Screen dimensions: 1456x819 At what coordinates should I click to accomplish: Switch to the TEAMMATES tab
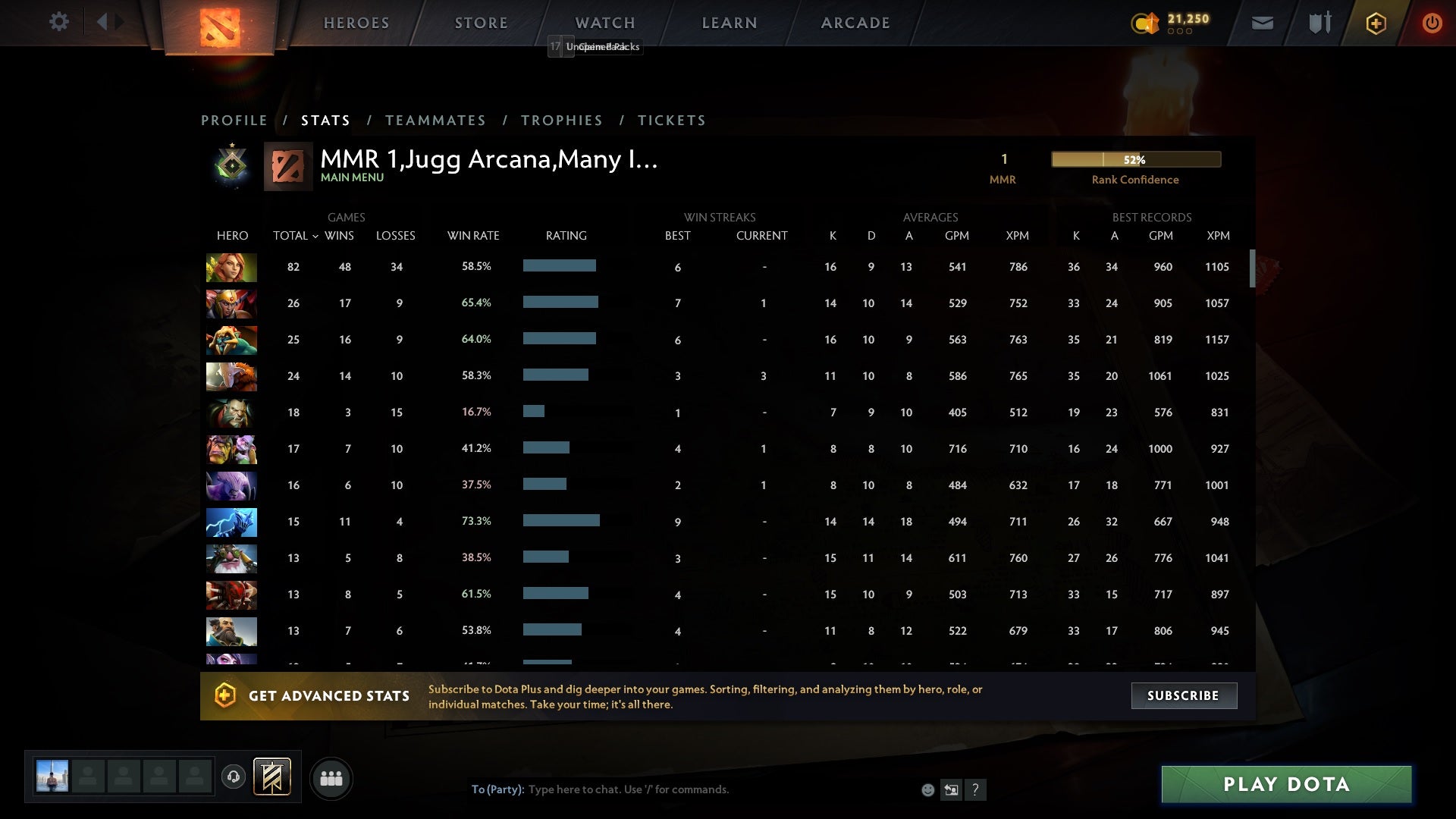click(x=436, y=120)
